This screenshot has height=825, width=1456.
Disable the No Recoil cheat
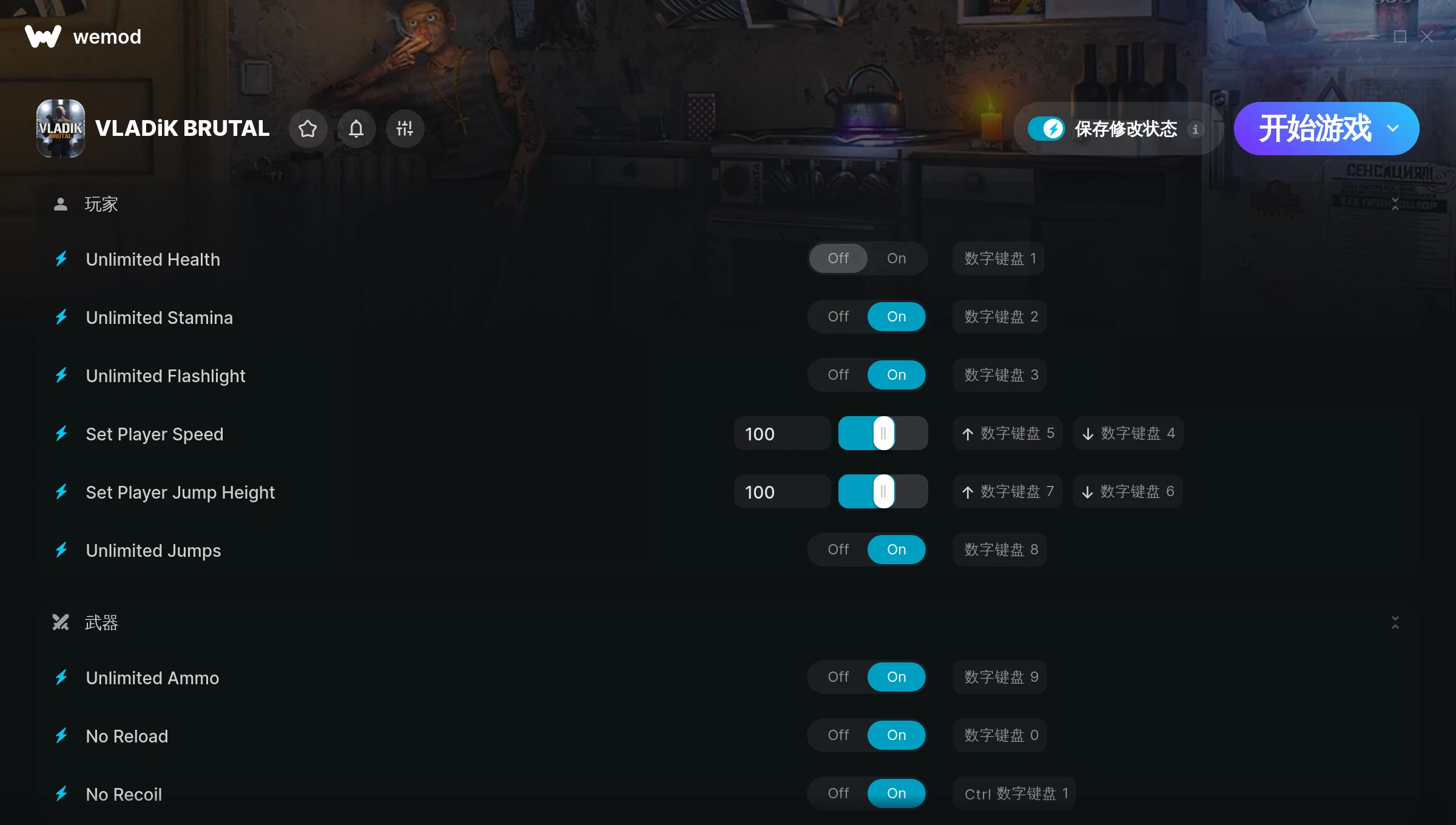pyautogui.click(x=838, y=793)
